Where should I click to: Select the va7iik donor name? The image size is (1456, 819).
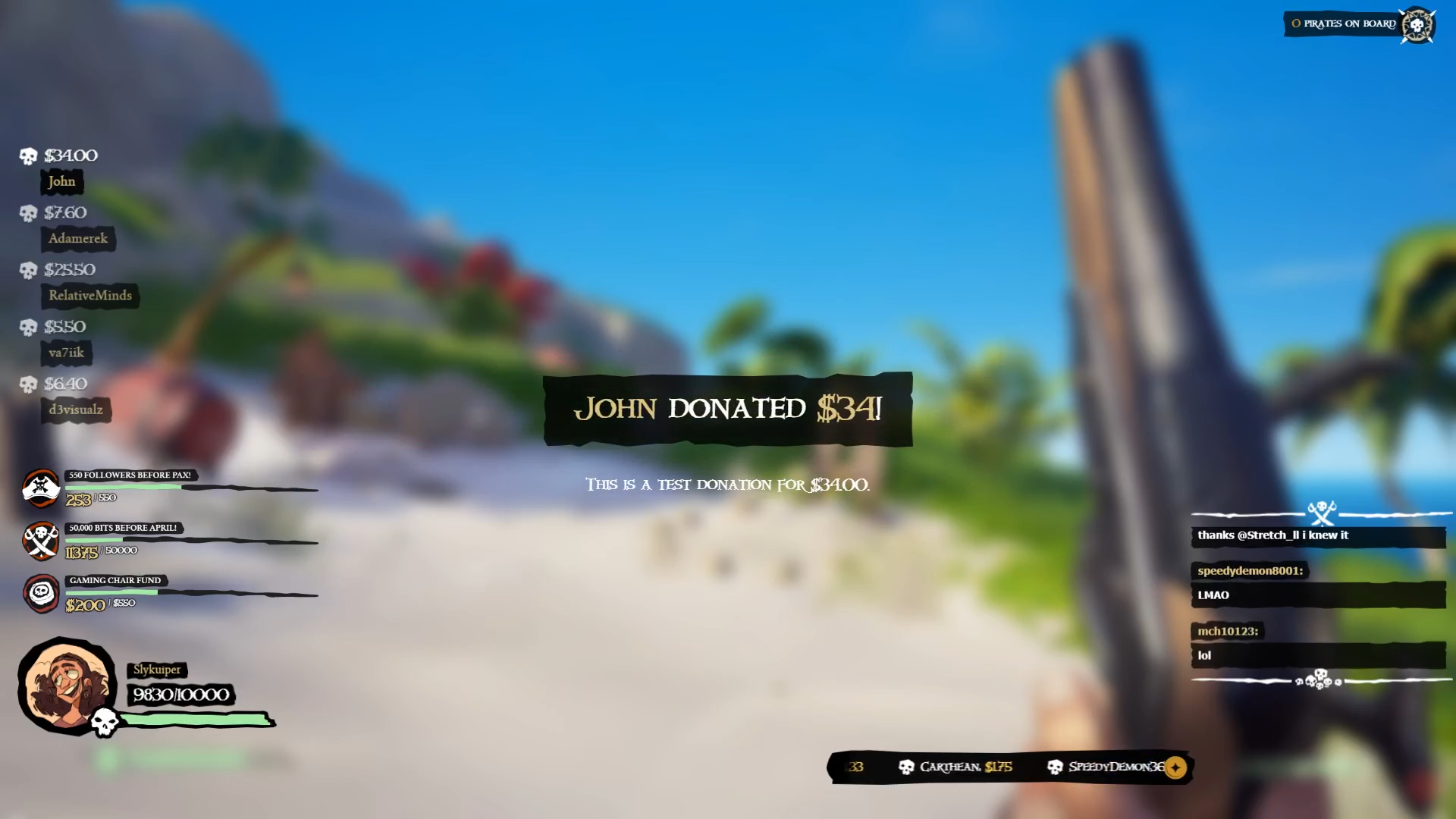(66, 353)
